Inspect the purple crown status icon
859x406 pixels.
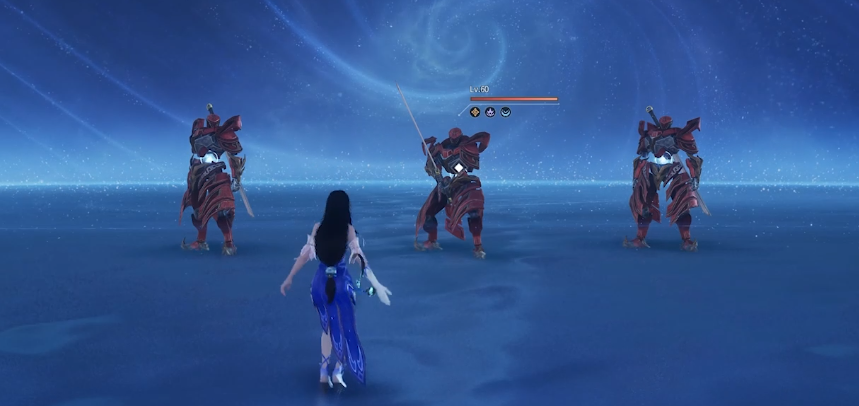click(x=490, y=112)
